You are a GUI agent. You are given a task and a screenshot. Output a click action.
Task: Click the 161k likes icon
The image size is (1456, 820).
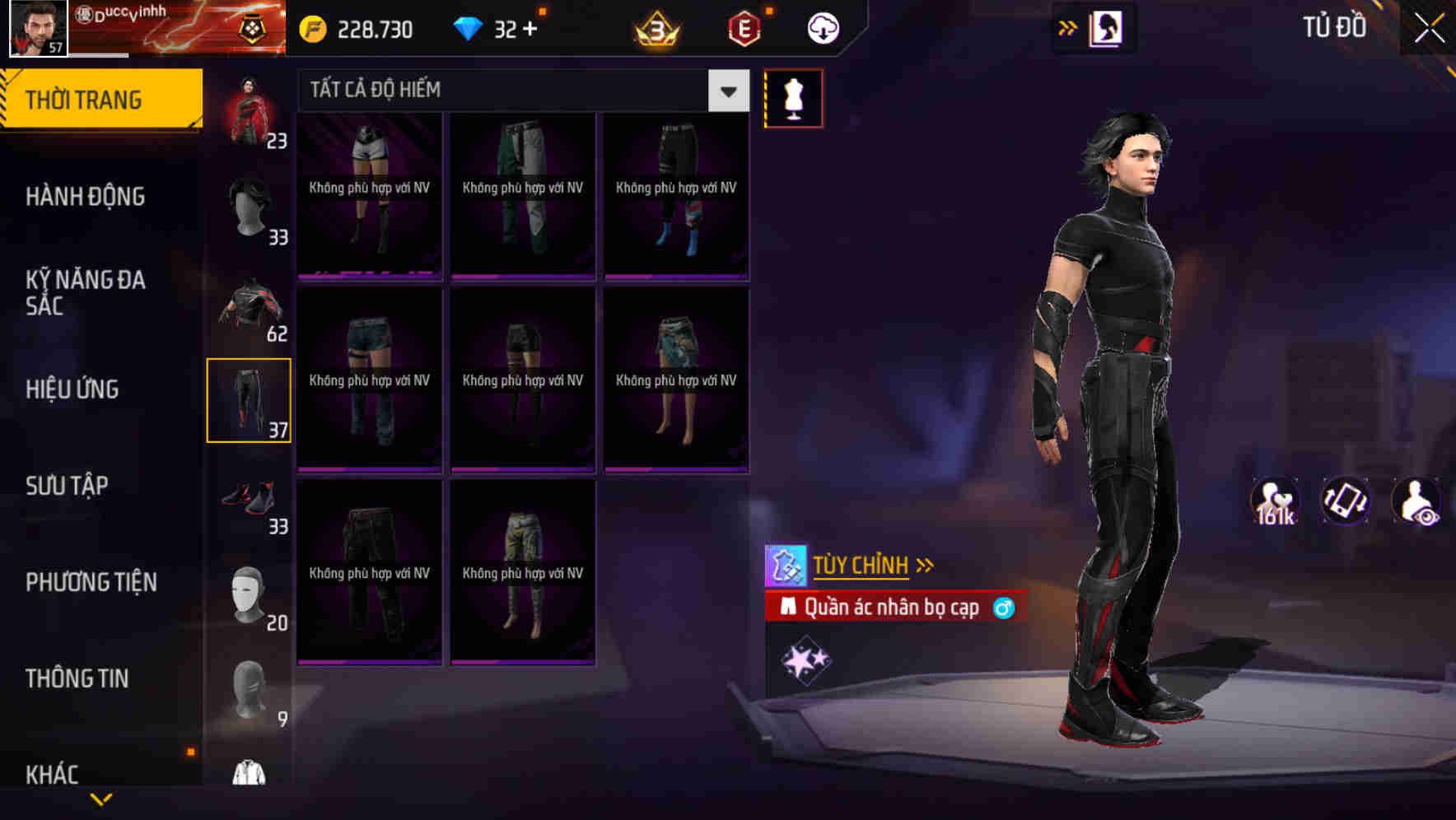click(x=1275, y=501)
